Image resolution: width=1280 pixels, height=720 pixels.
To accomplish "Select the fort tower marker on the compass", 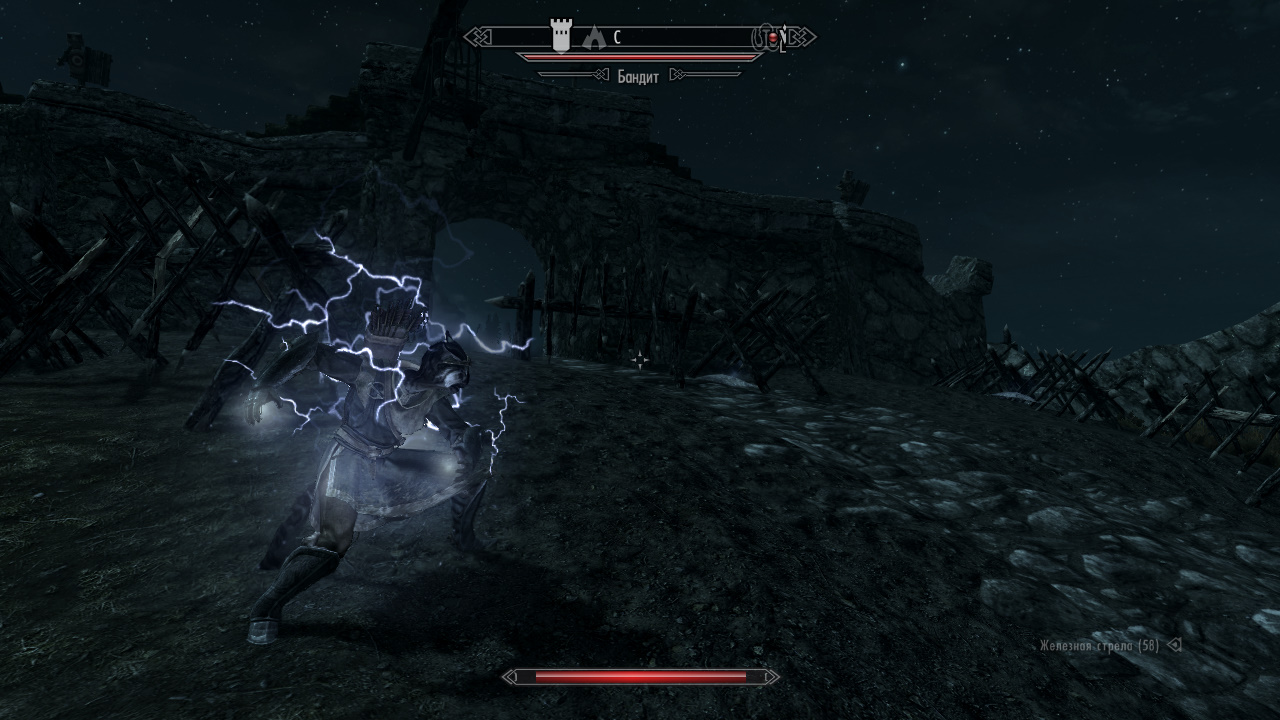I will coord(561,38).
